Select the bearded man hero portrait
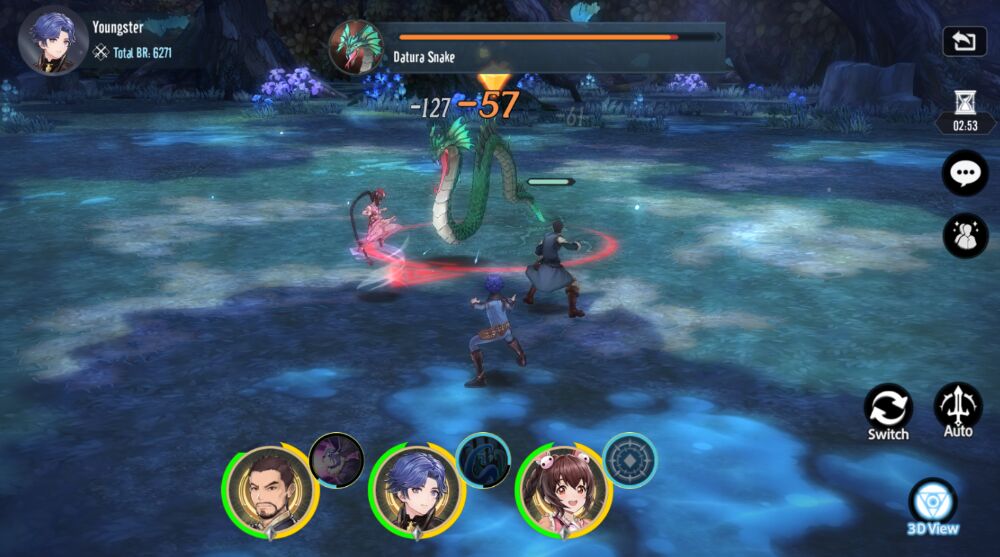1000x557 pixels. coord(270,491)
